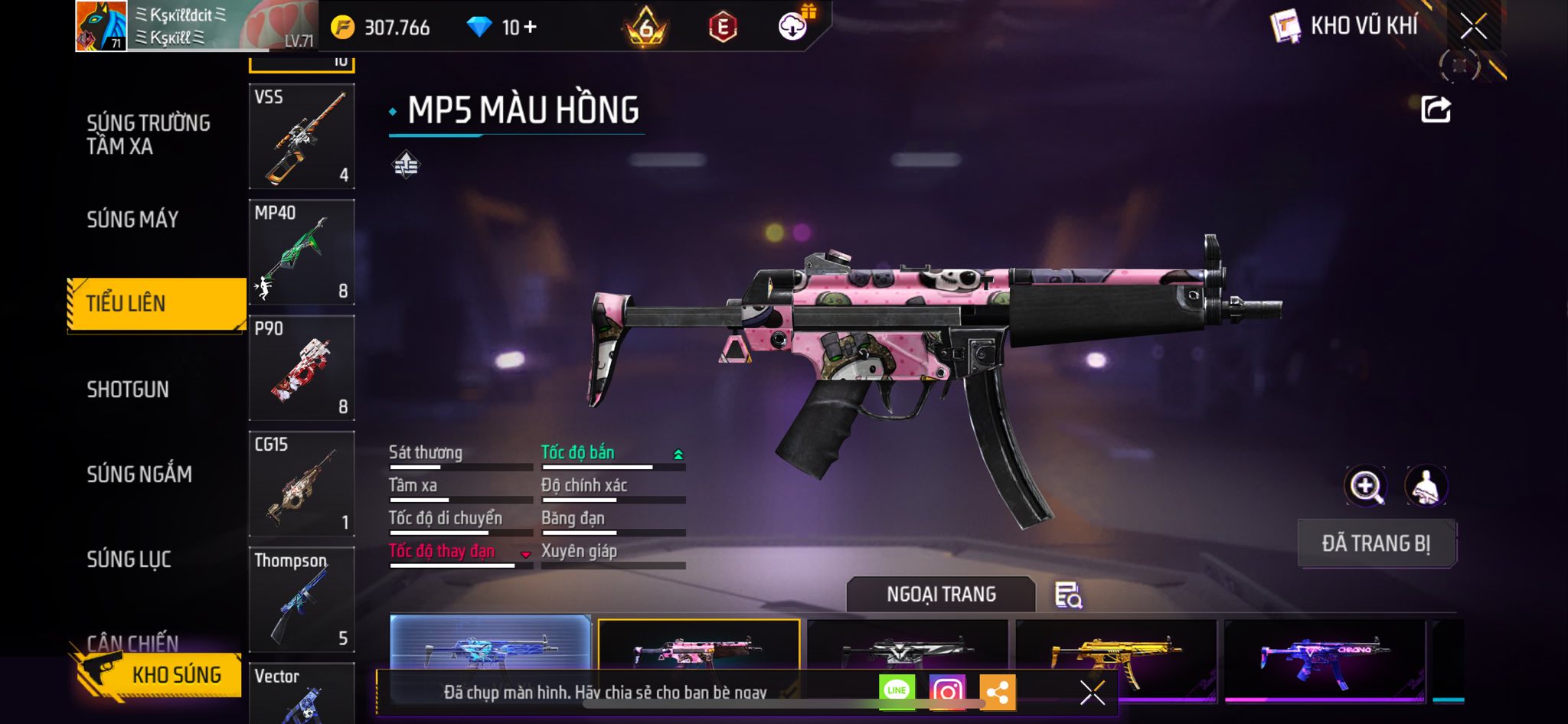Viewport: 1568px width, 724px height.
Task: Select the Súng Máy category
Action: point(132,220)
